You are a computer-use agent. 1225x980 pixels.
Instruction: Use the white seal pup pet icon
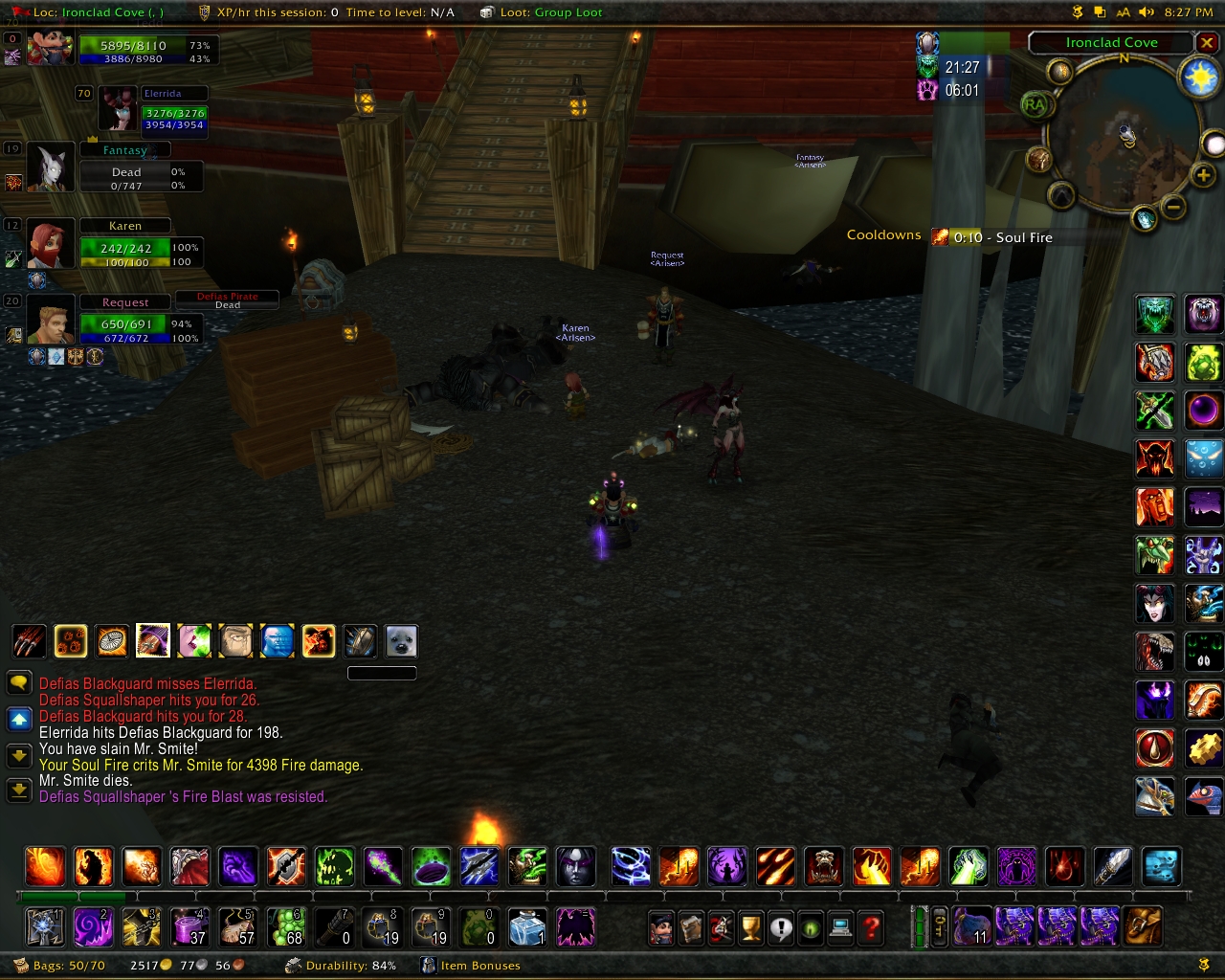tap(401, 641)
